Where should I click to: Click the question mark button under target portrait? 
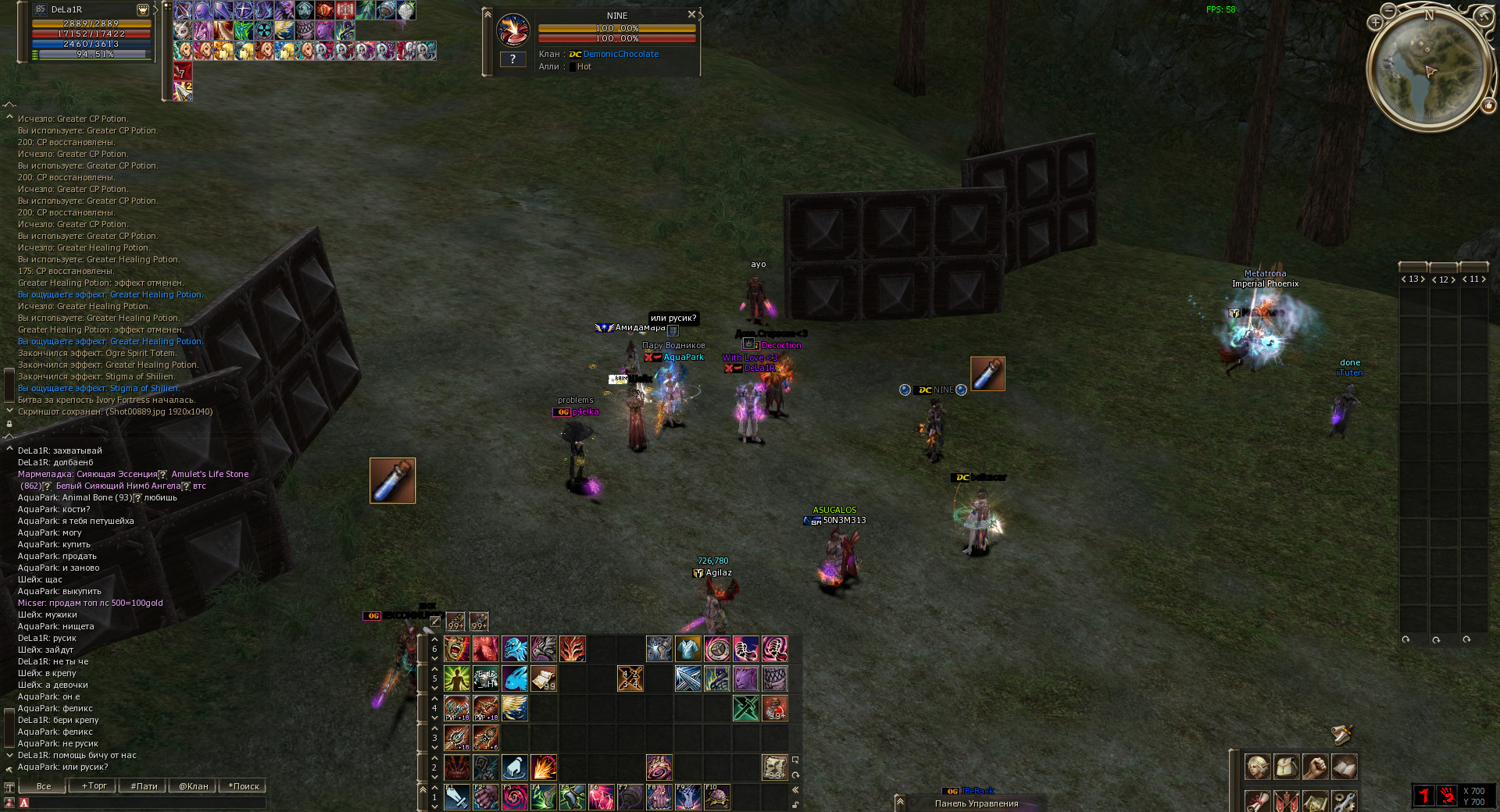[x=512, y=59]
